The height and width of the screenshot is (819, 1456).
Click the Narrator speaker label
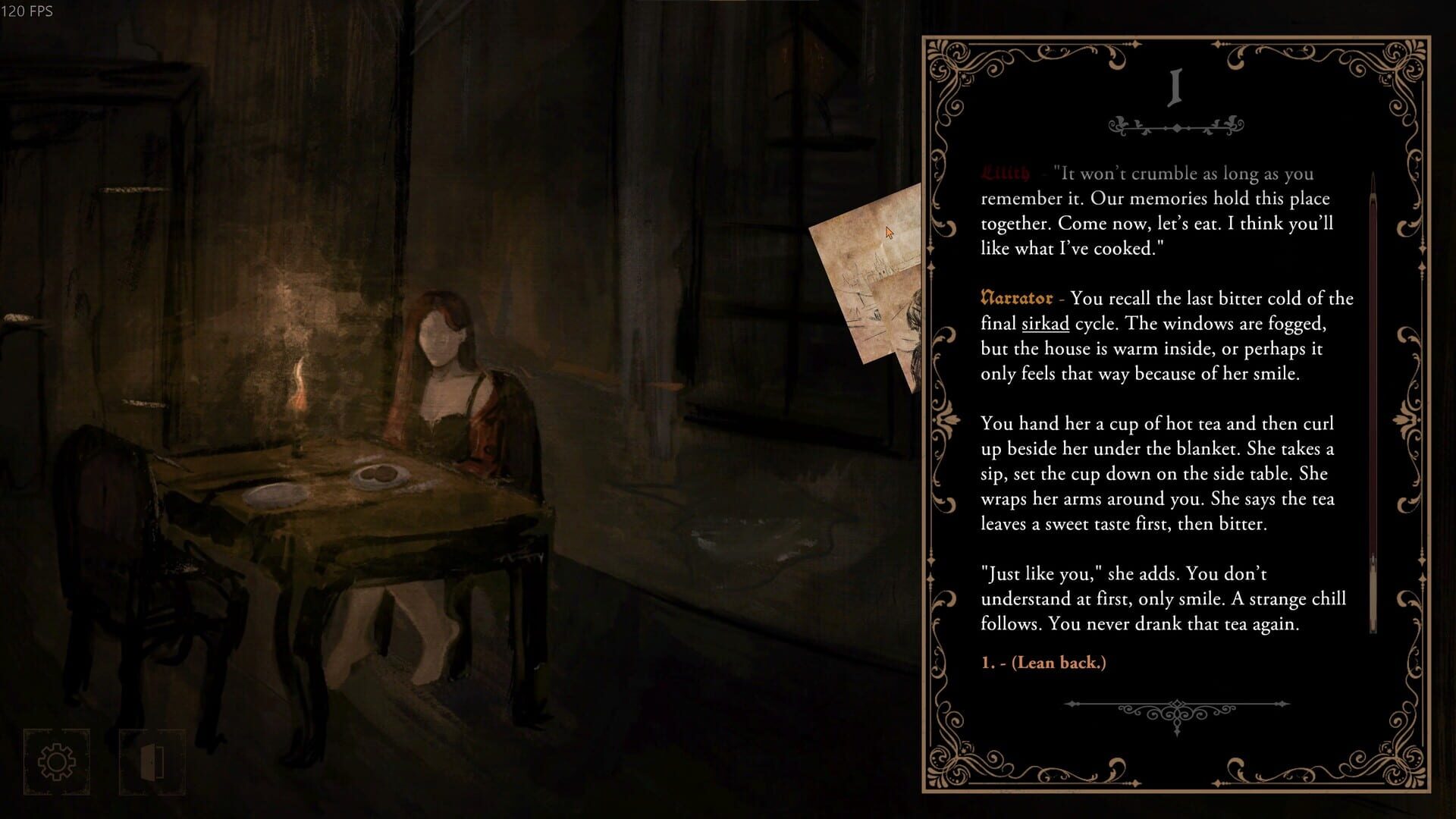point(1016,298)
